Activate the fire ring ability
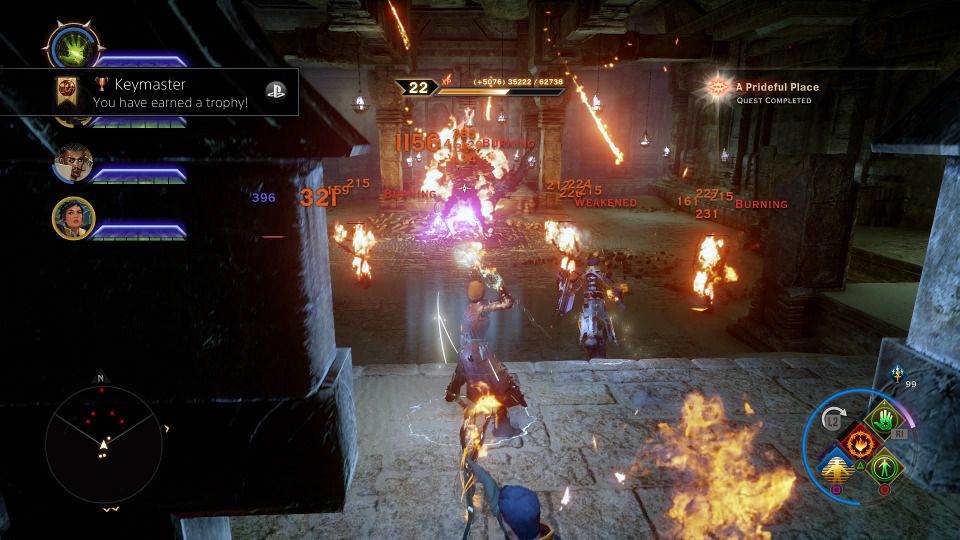The height and width of the screenshot is (540, 960). point(856,440)
